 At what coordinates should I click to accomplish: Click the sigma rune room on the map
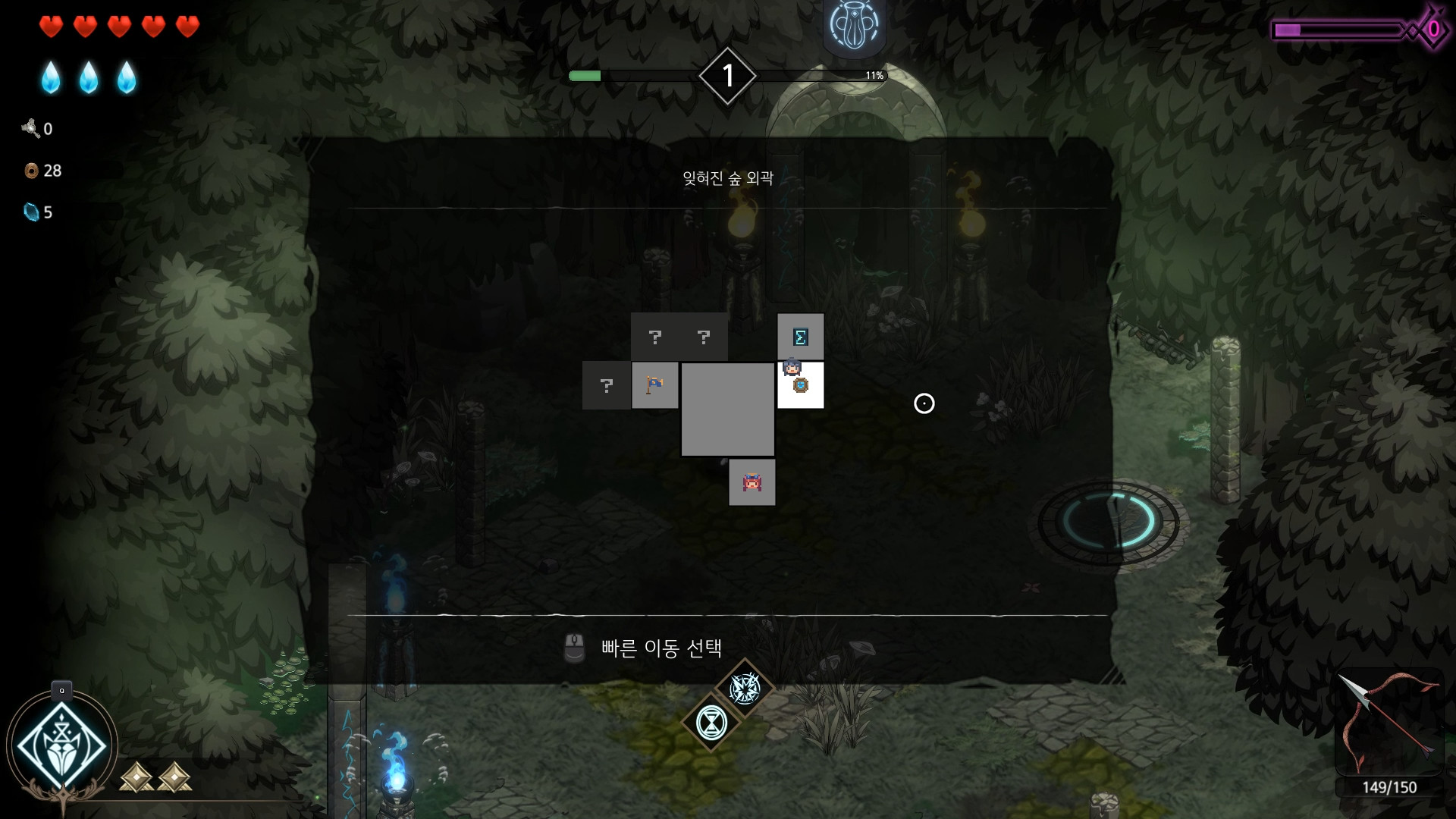(801, 336)
